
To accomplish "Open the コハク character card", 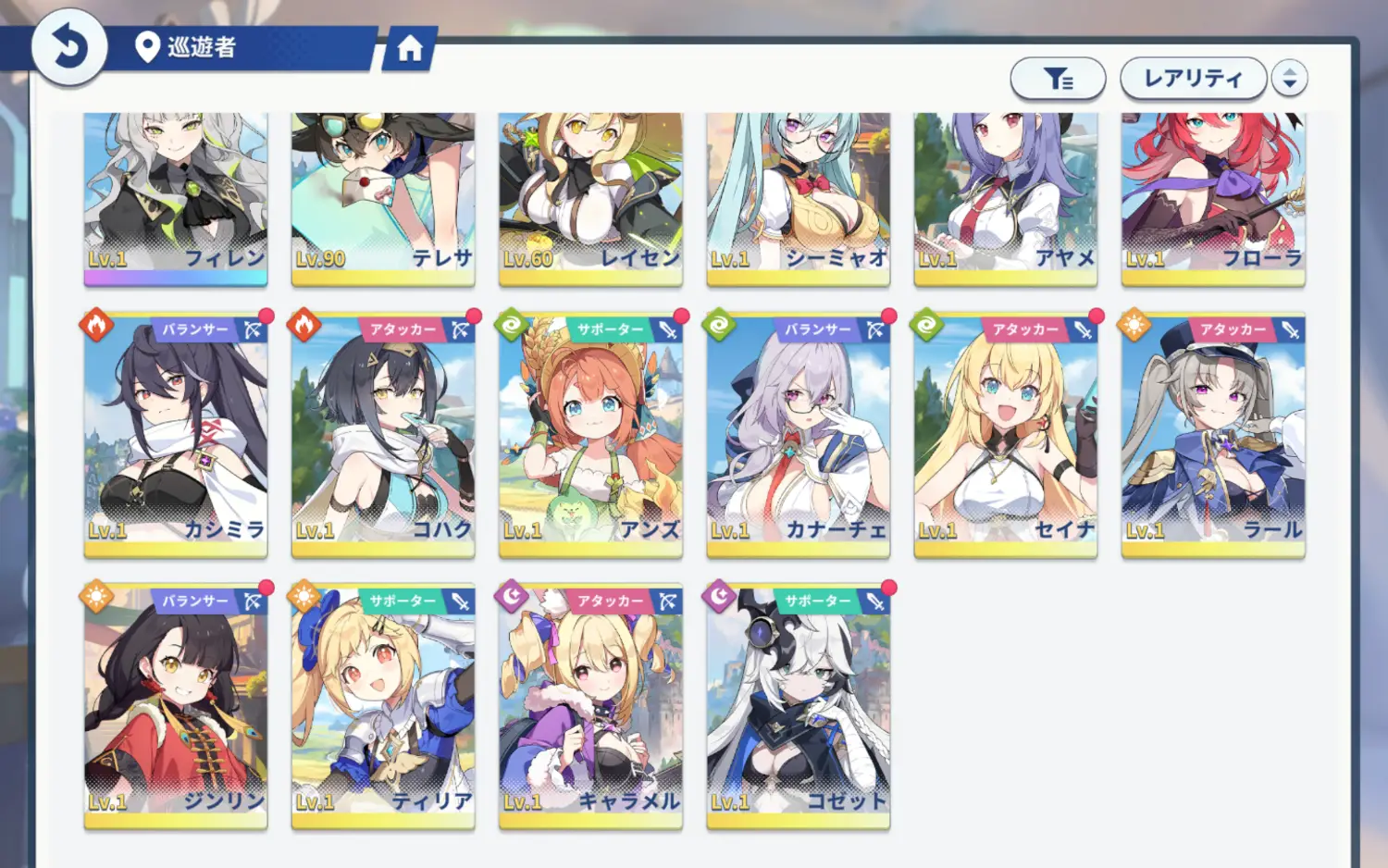I will [383, 435].
